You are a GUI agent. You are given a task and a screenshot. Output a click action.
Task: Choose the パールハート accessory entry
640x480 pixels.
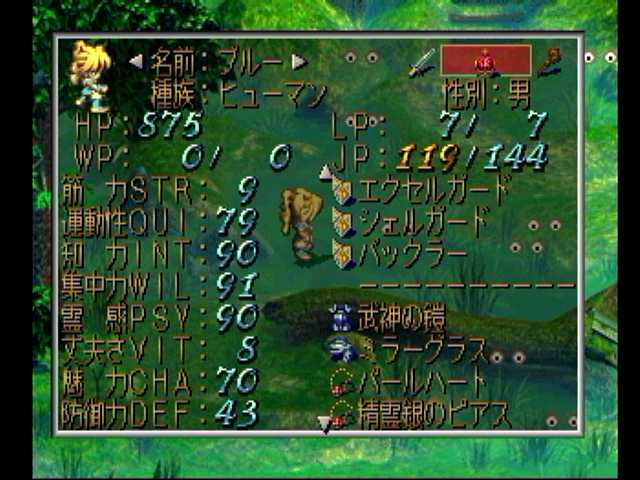[412, 382]
